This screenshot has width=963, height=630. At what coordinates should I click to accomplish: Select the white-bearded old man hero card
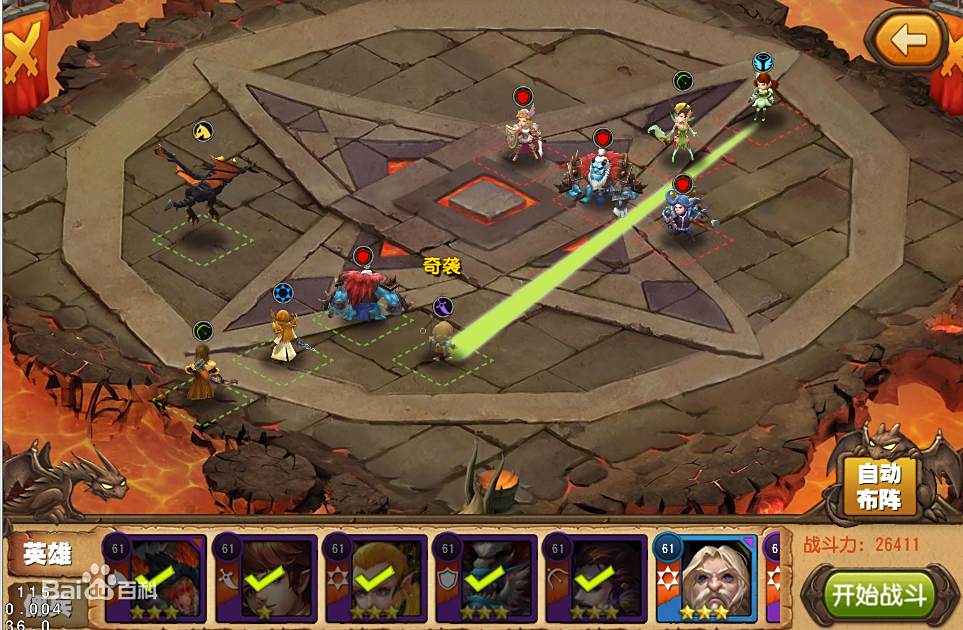click(x=706, y=580)
